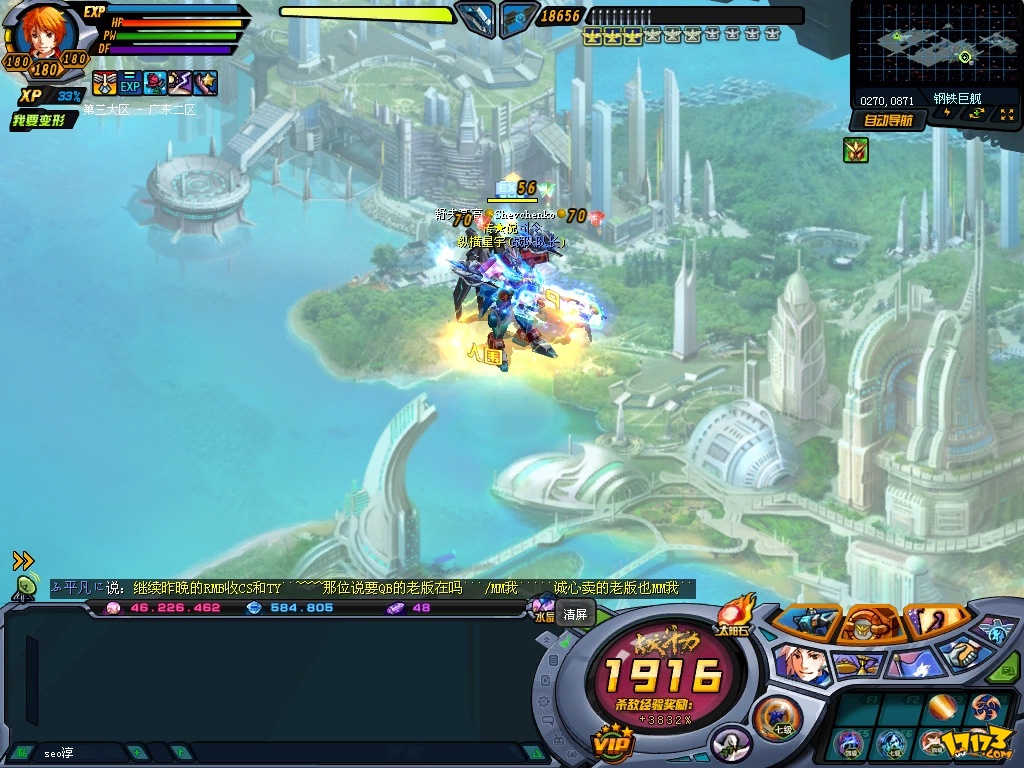The height and width of the screenshot is (768, 1024).
Task: Click the 清屏 clear screen button
Action: 576,614
